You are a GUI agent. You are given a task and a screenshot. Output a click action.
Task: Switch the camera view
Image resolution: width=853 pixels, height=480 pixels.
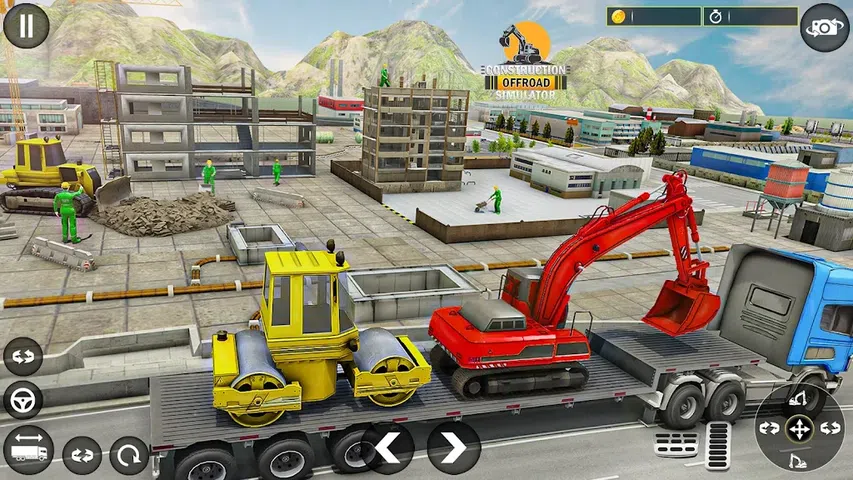[824, 27]
